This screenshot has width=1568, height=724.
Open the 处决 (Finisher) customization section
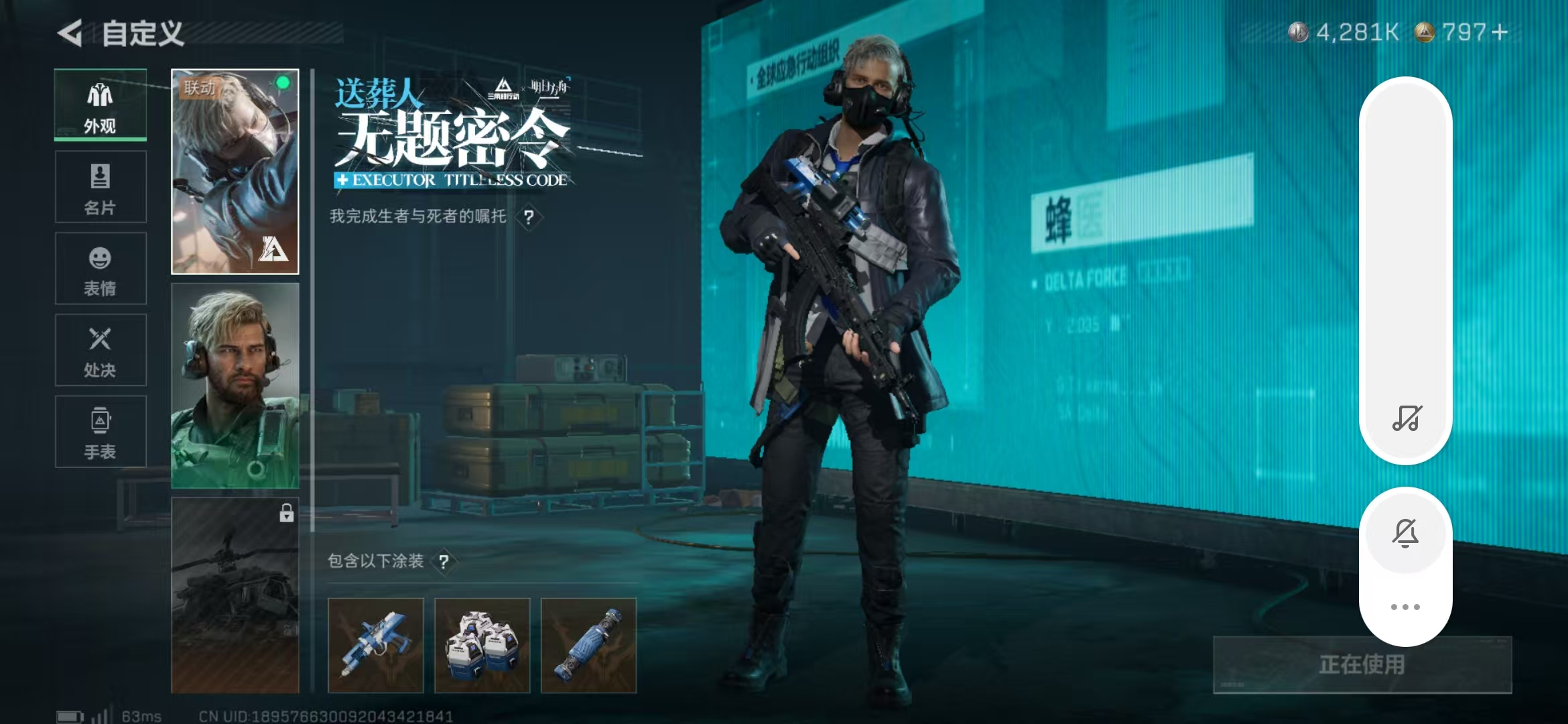coord(99,350)
